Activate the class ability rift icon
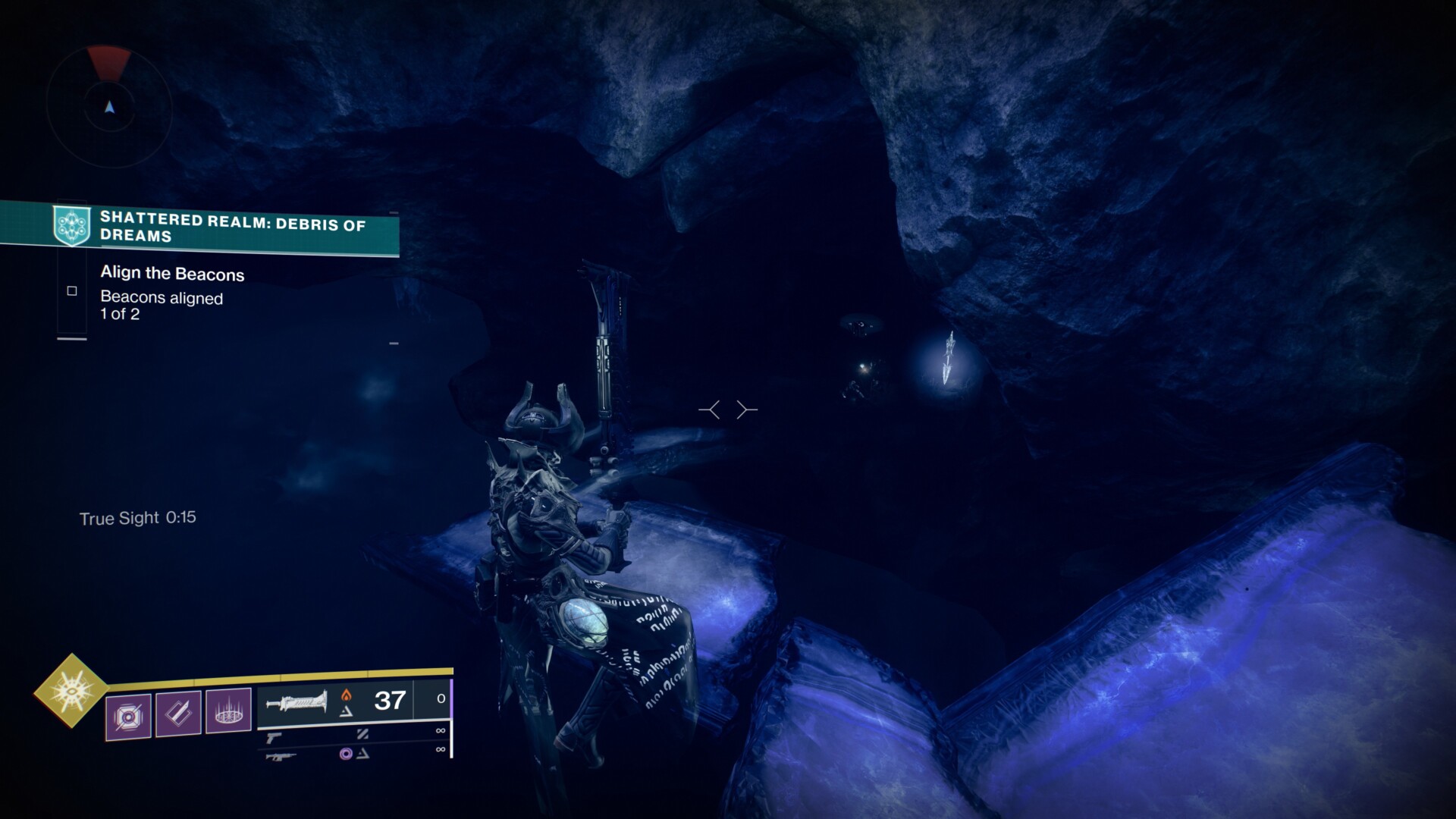 pos(228,711)
